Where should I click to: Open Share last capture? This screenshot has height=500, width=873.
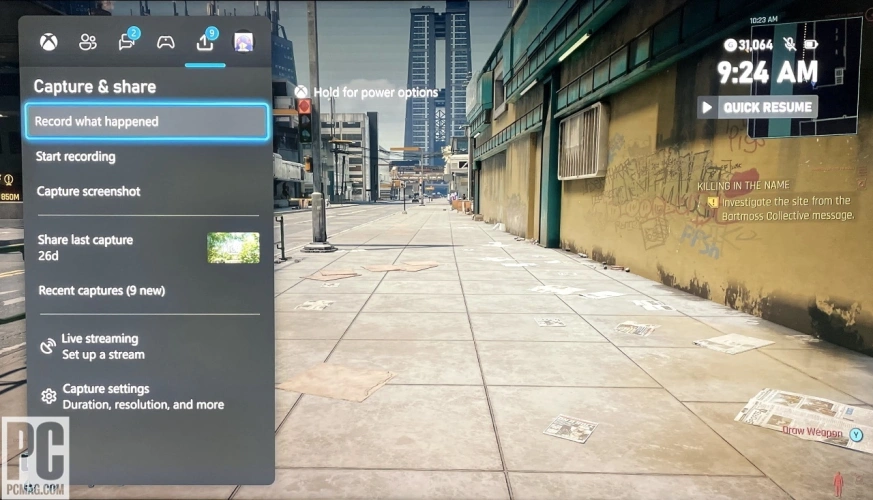coord(86,247)
